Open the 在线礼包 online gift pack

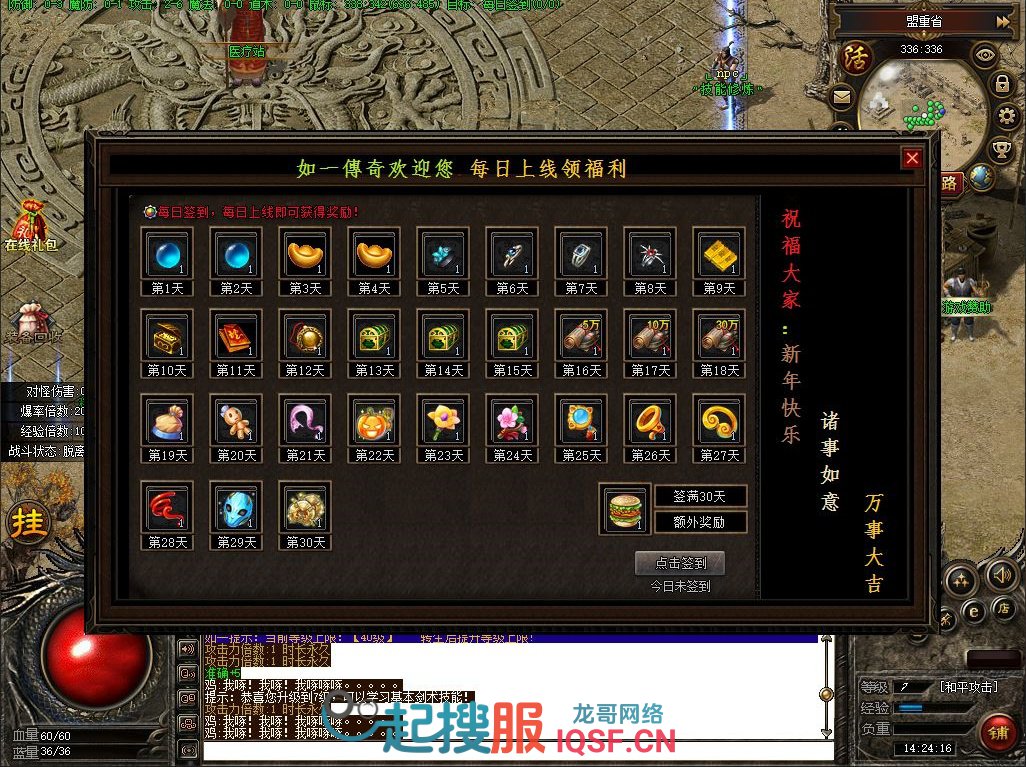tap(30, 226)
